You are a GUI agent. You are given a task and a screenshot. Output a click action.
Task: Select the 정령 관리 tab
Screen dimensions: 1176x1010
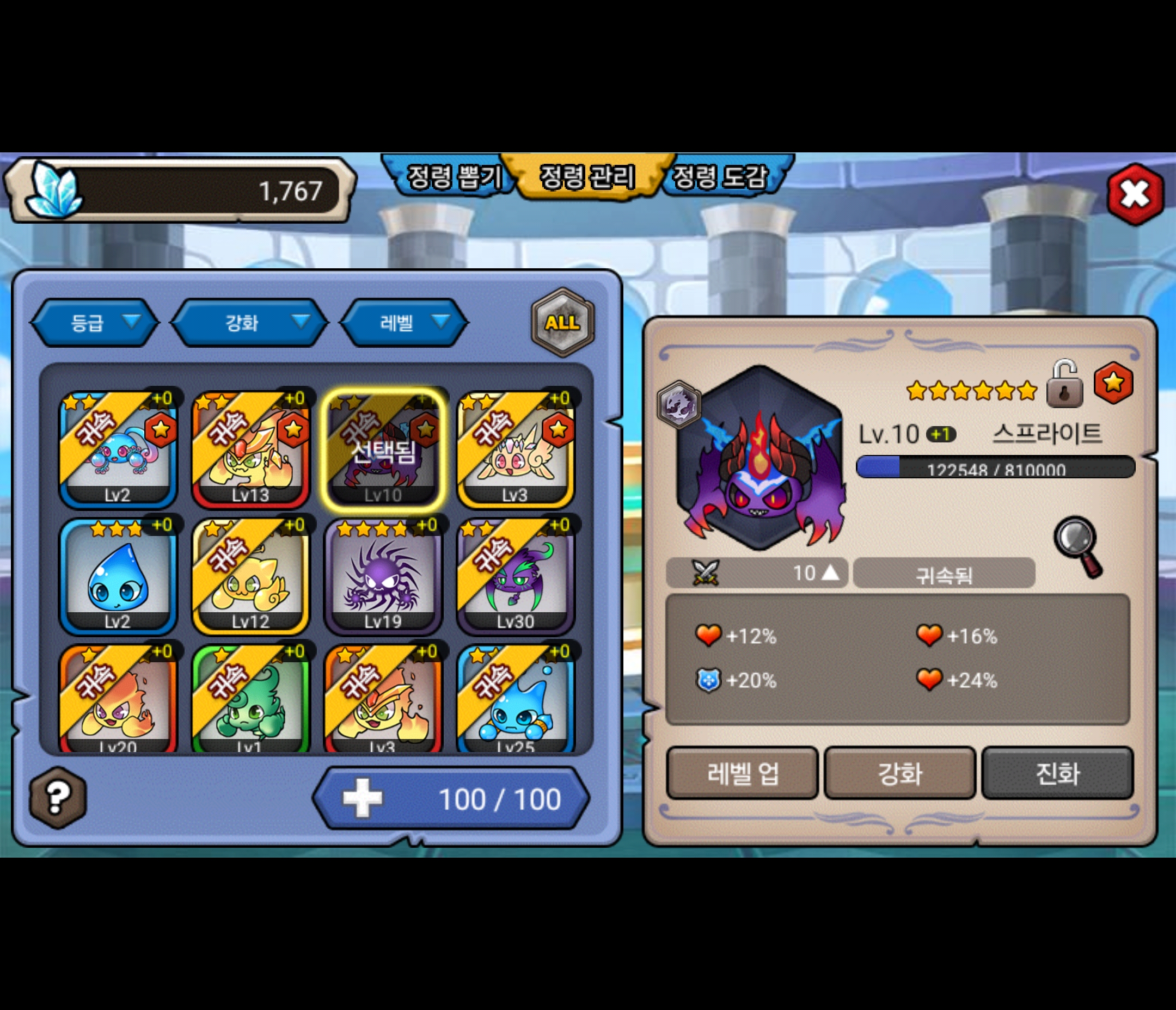pos(587,177)
